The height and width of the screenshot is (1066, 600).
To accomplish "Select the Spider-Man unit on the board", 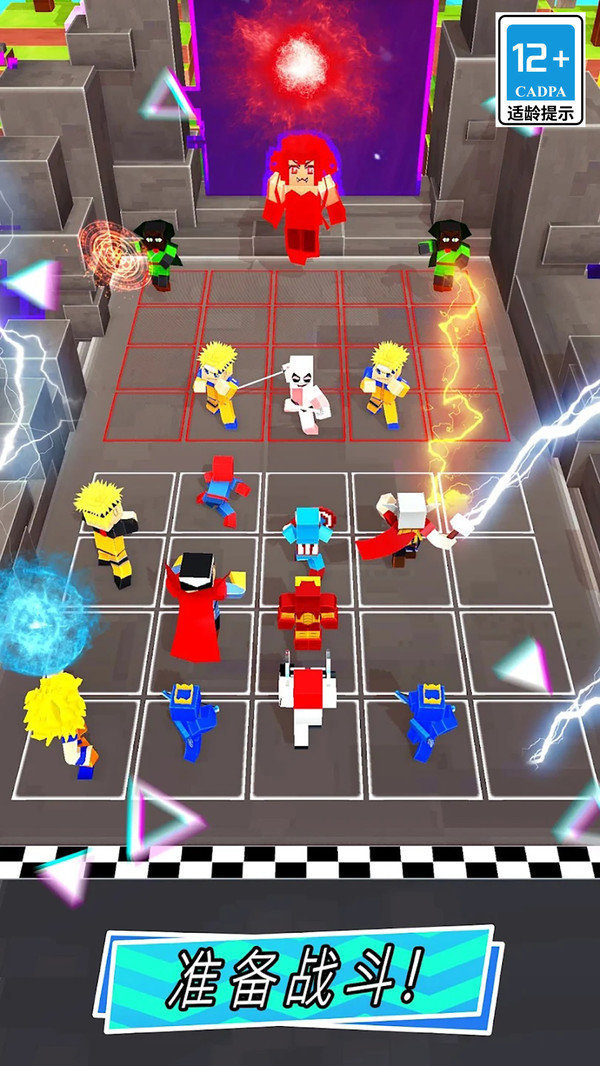I will pos(221,492).
